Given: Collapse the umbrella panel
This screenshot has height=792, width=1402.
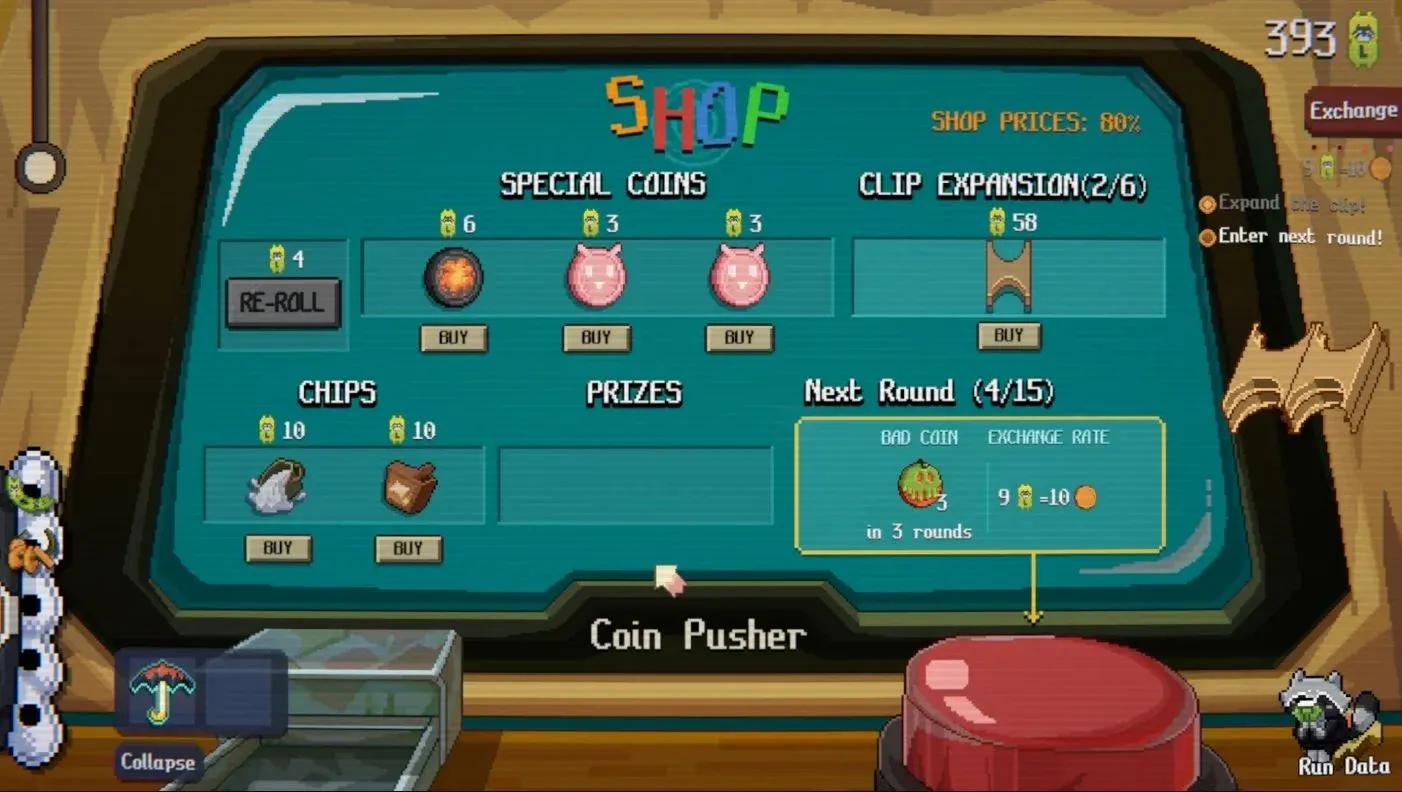Looking at the screenshot, I should coord(157,762).
